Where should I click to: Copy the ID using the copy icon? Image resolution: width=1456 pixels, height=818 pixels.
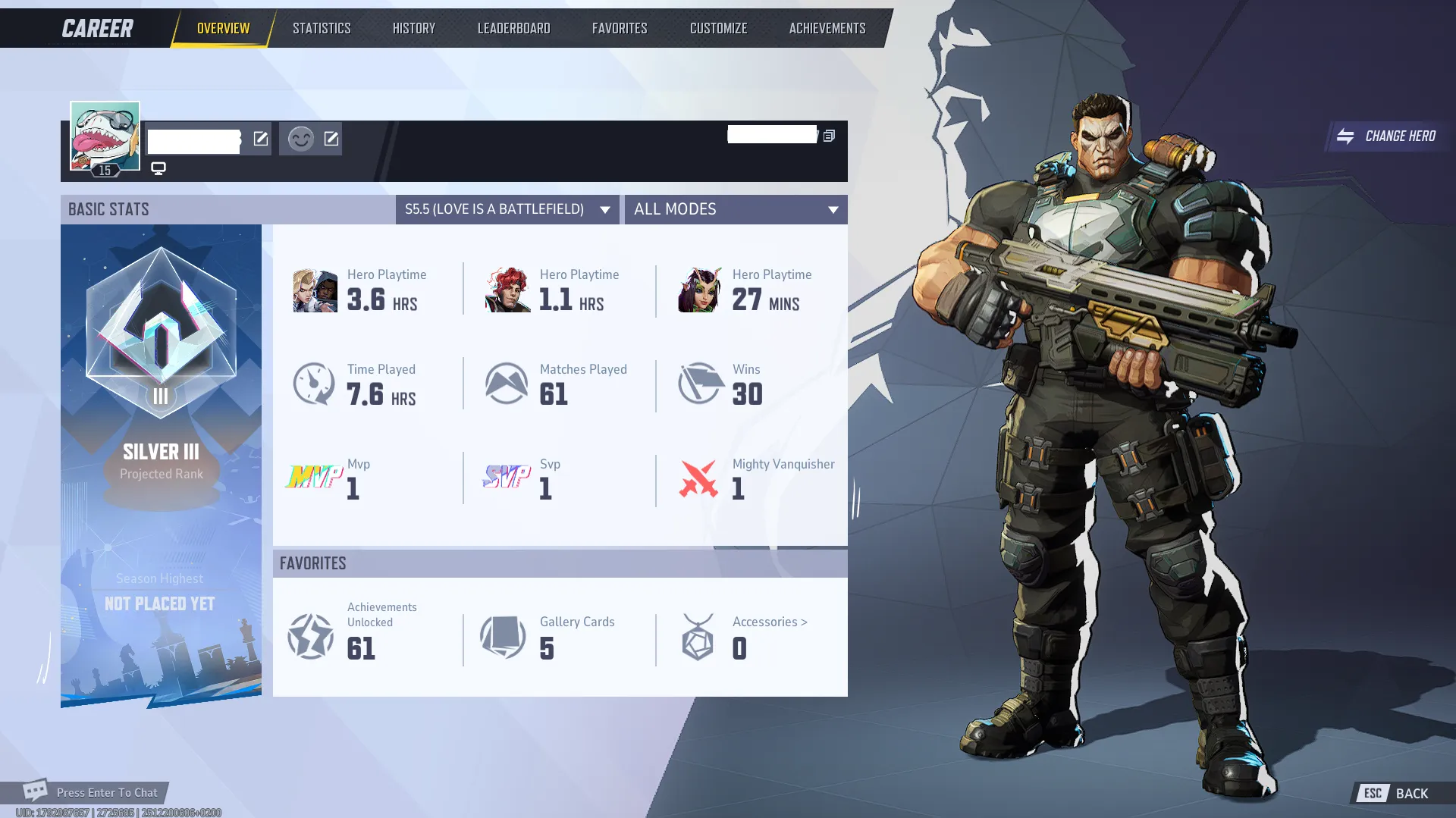tap(829, 134)
